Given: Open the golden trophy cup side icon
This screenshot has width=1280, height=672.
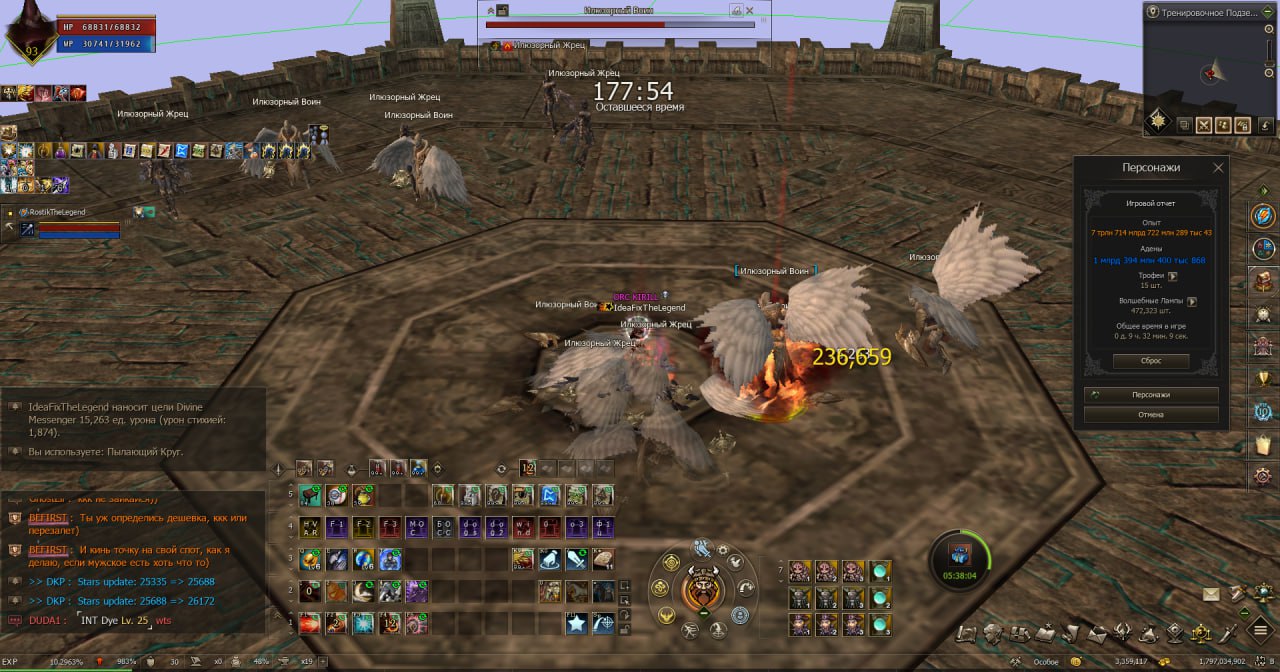Looking at the screenshot, I should [x=1263, y=378].
